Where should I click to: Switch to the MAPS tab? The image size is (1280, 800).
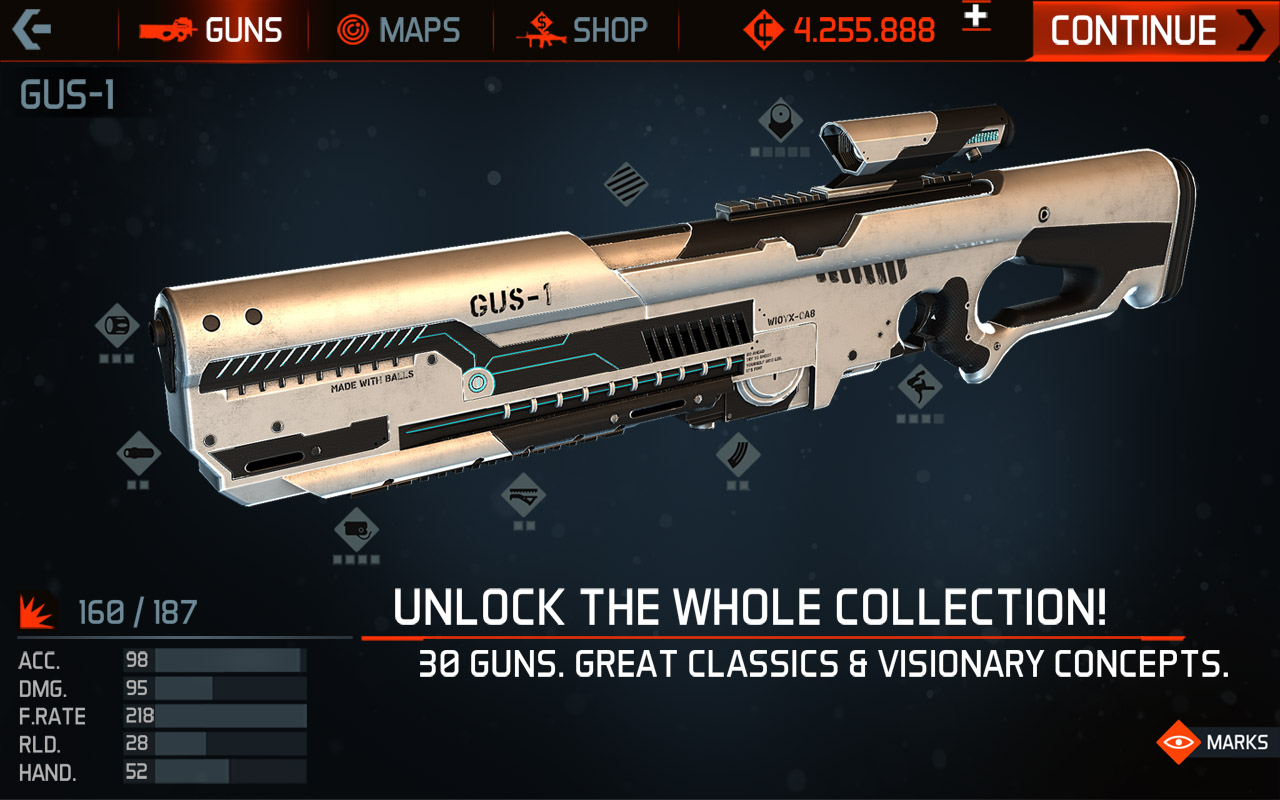tap(399, 30)
